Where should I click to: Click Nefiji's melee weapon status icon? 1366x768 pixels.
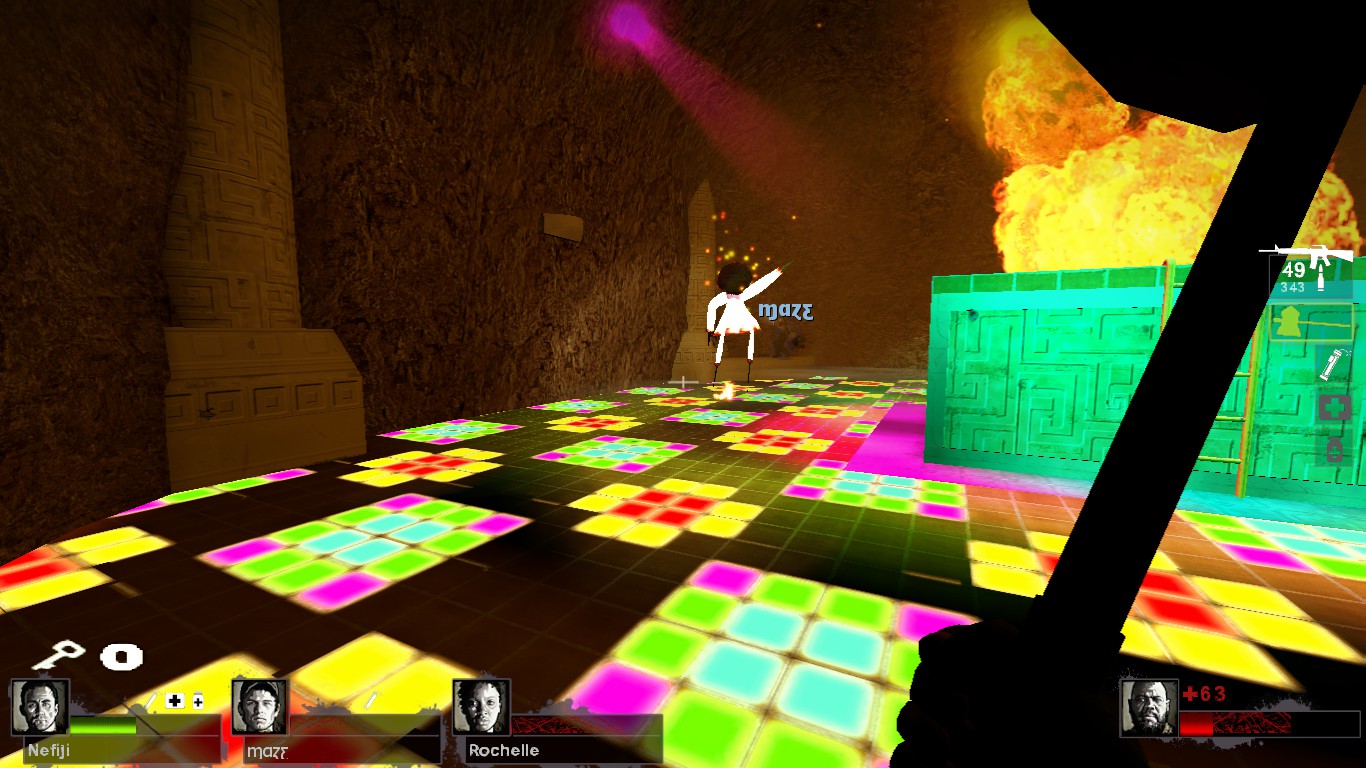(x=152, y=701)
